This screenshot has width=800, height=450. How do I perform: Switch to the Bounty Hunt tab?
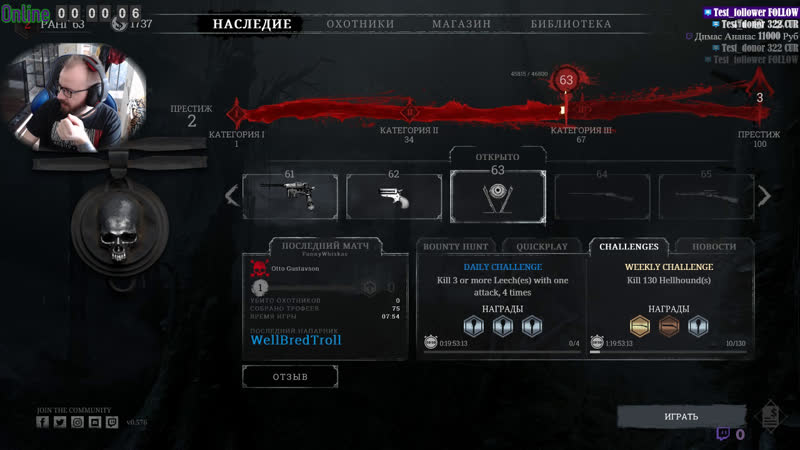point(455,246)
